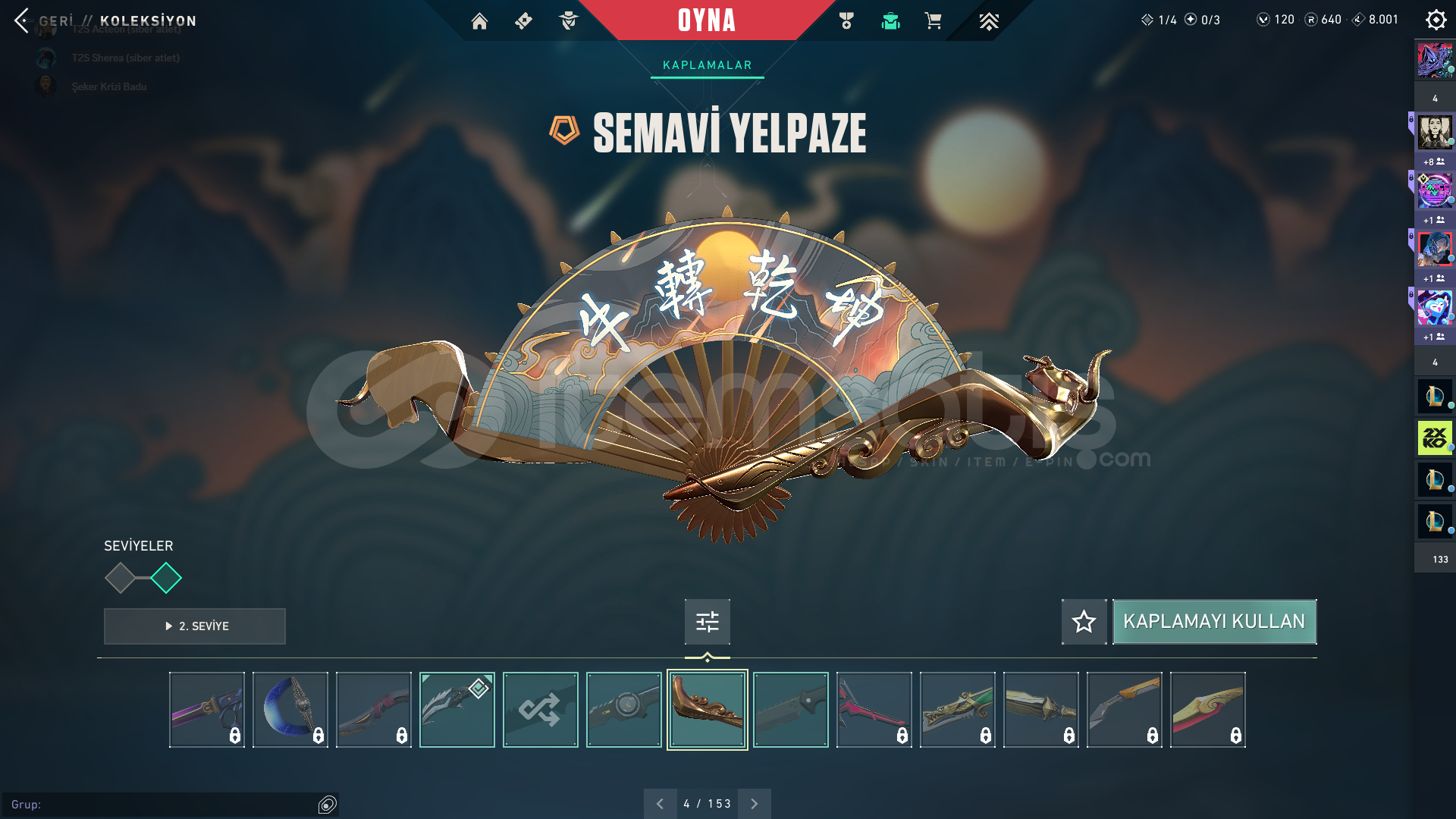Select the default dark knife skin
The image size is (1456, 819).
(x=790, y=710)
